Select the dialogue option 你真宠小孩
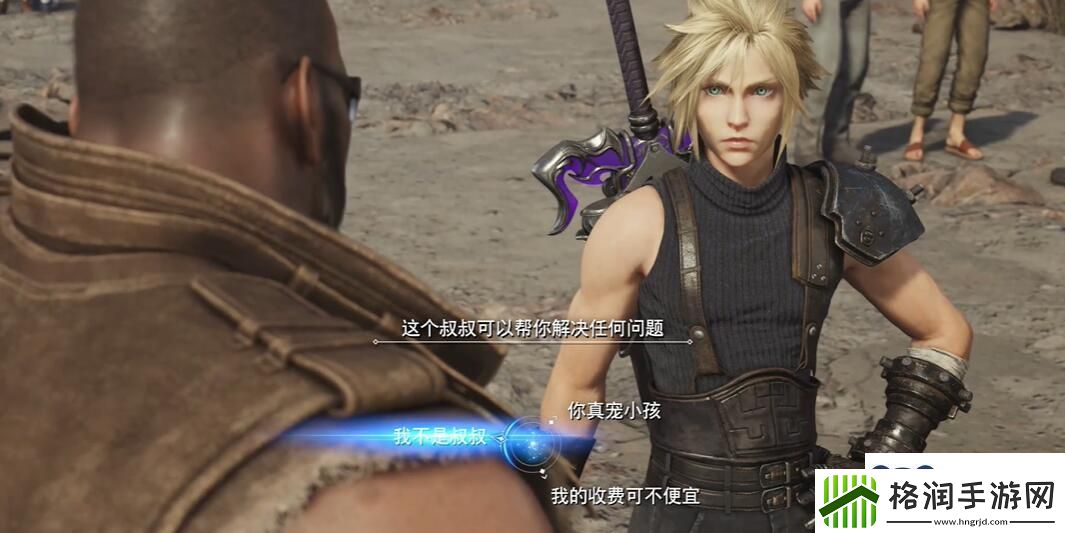This screenshot has width=1065, height=533. [x=614, y=410]
